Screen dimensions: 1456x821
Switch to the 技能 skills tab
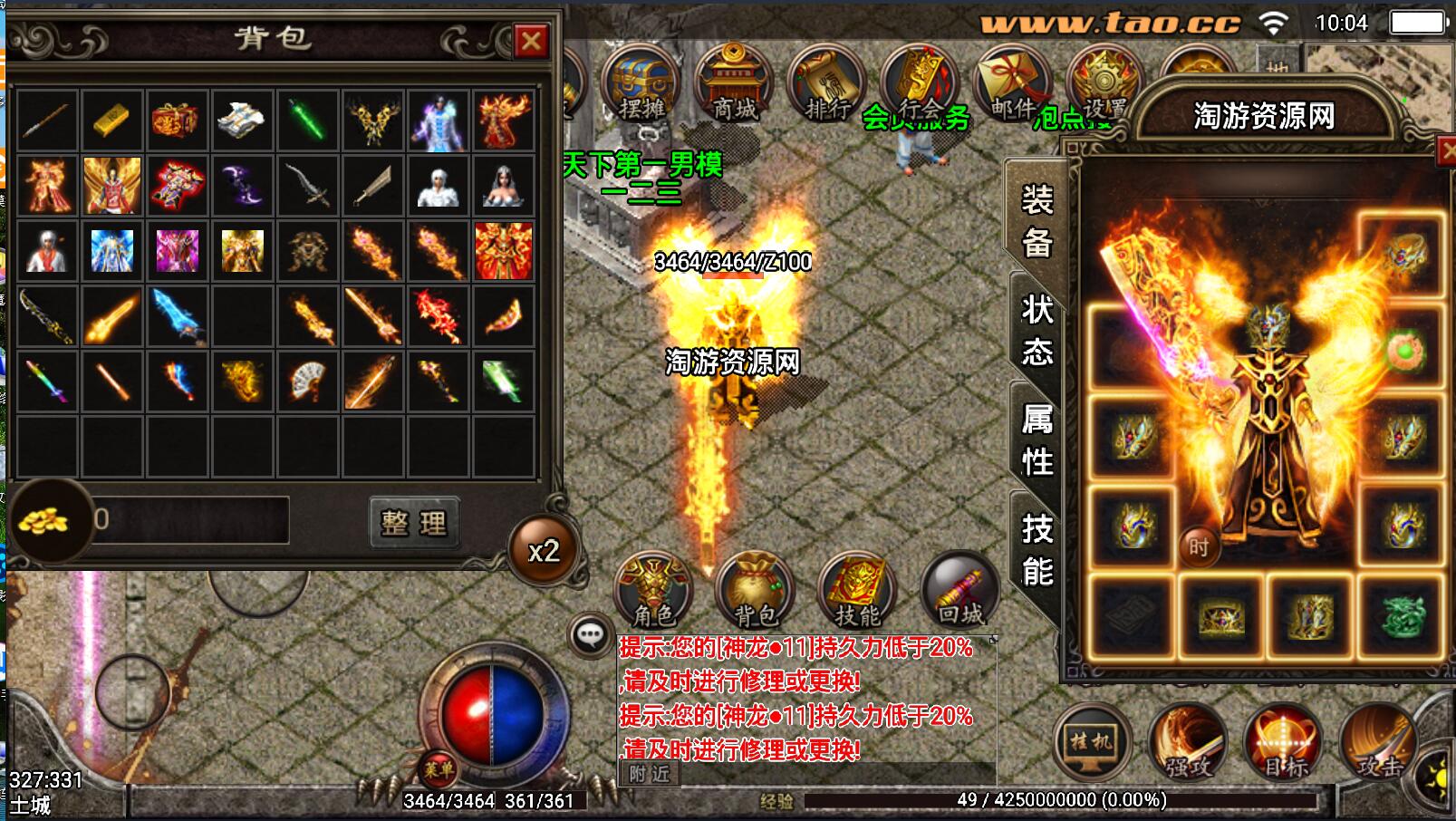click(x=1037, y=550)
